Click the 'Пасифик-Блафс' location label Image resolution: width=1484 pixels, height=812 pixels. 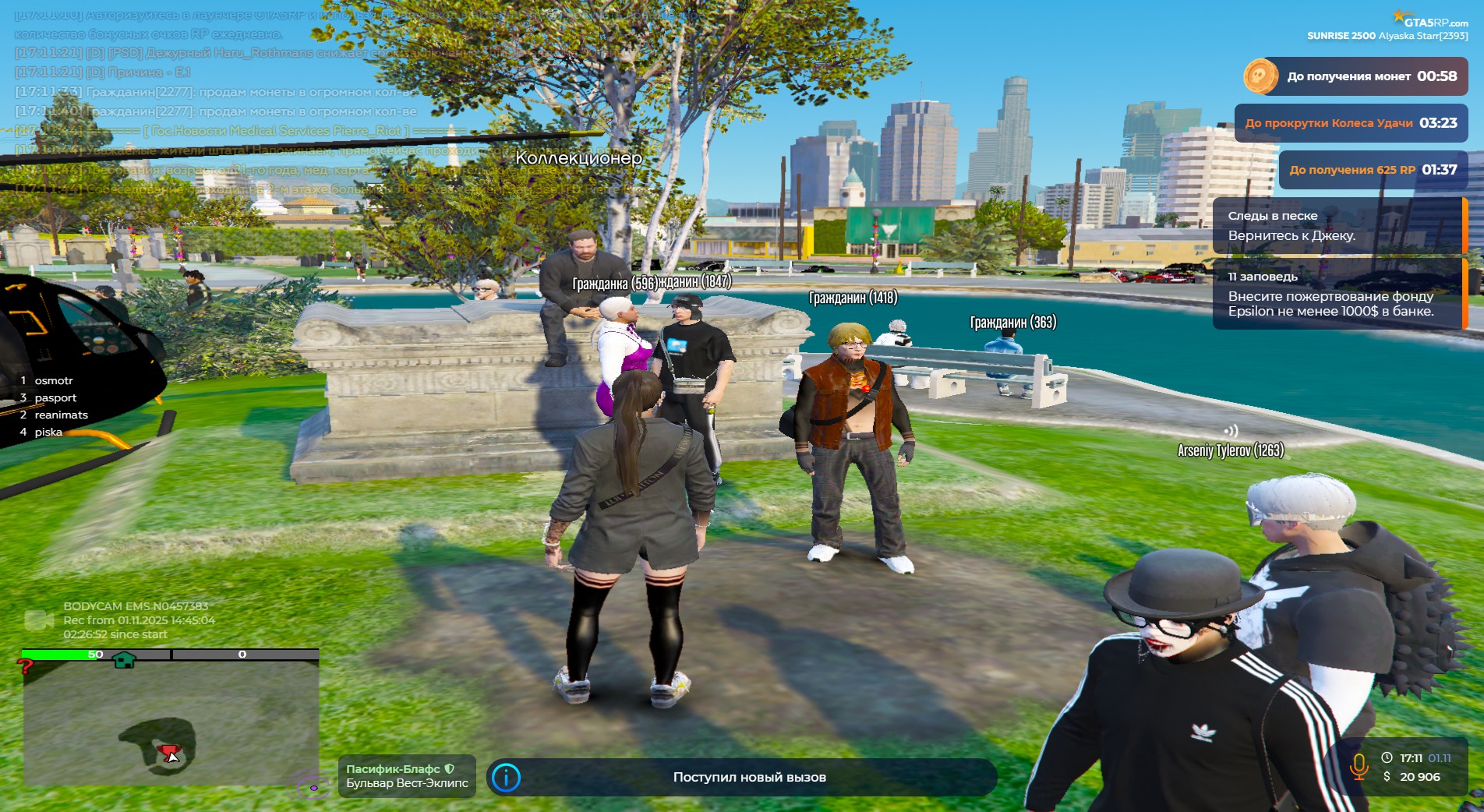406,775
